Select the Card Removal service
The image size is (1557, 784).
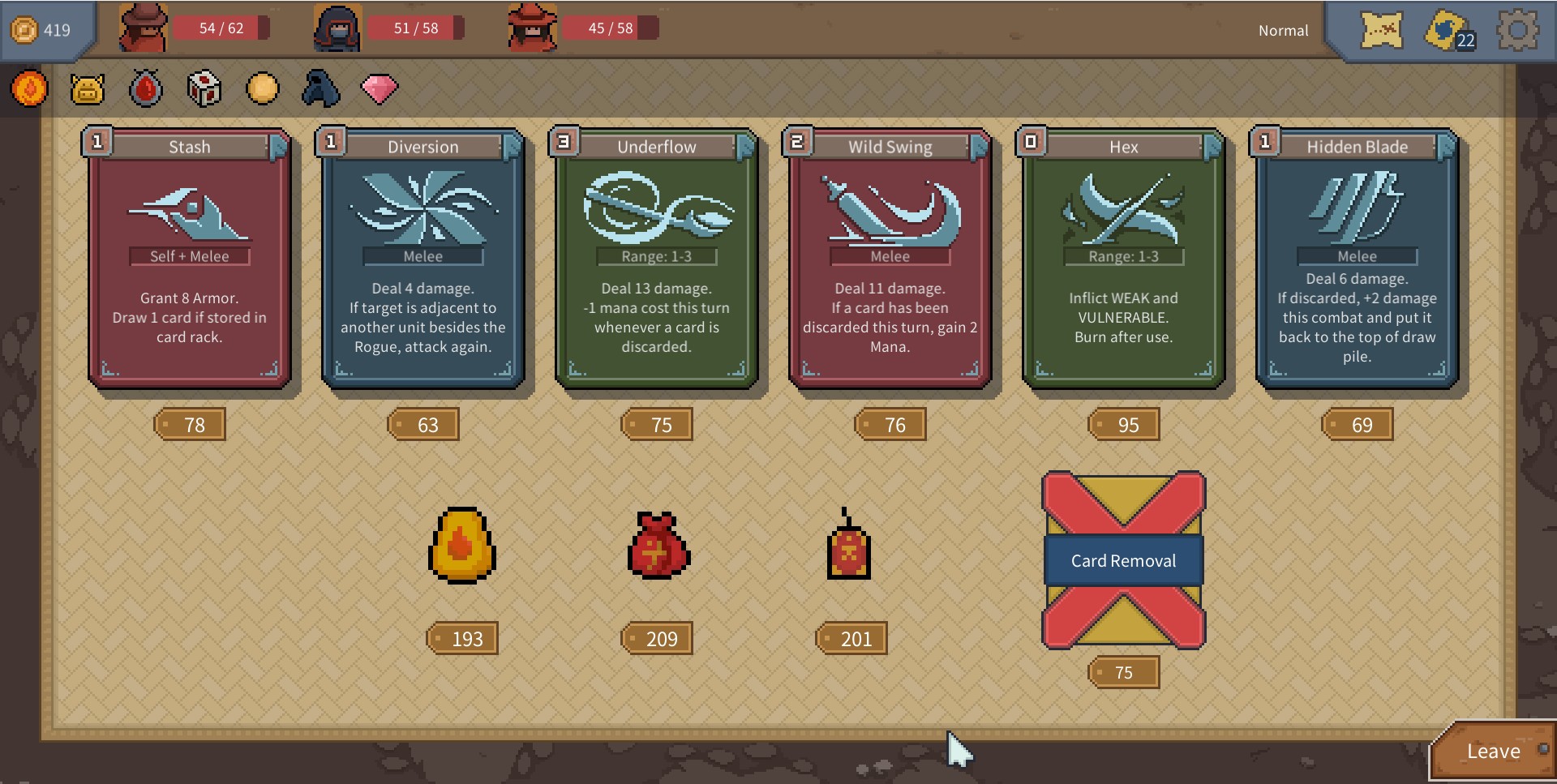pos(1123,560)
